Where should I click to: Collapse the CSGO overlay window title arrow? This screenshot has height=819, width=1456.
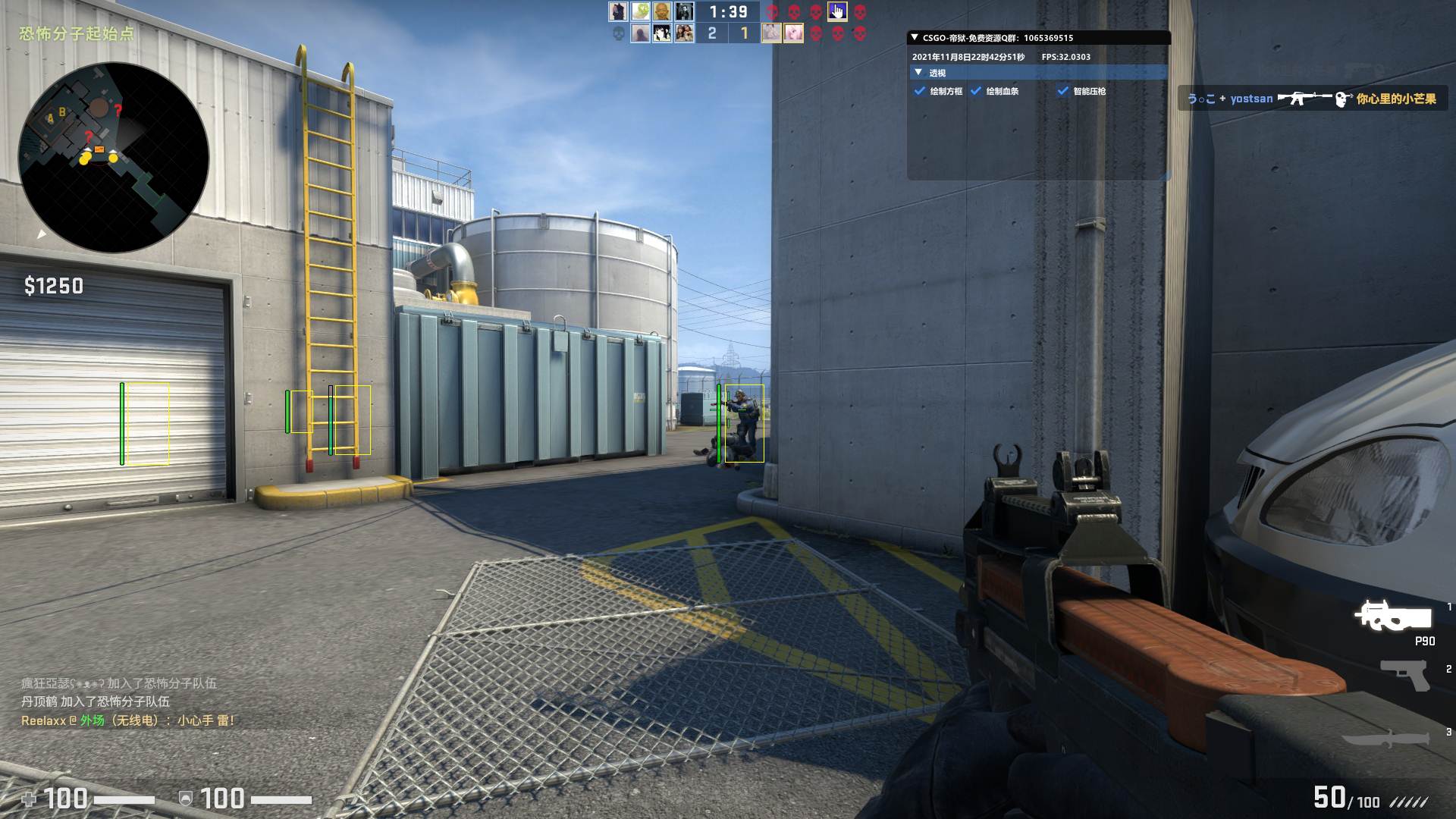[915, 37]
